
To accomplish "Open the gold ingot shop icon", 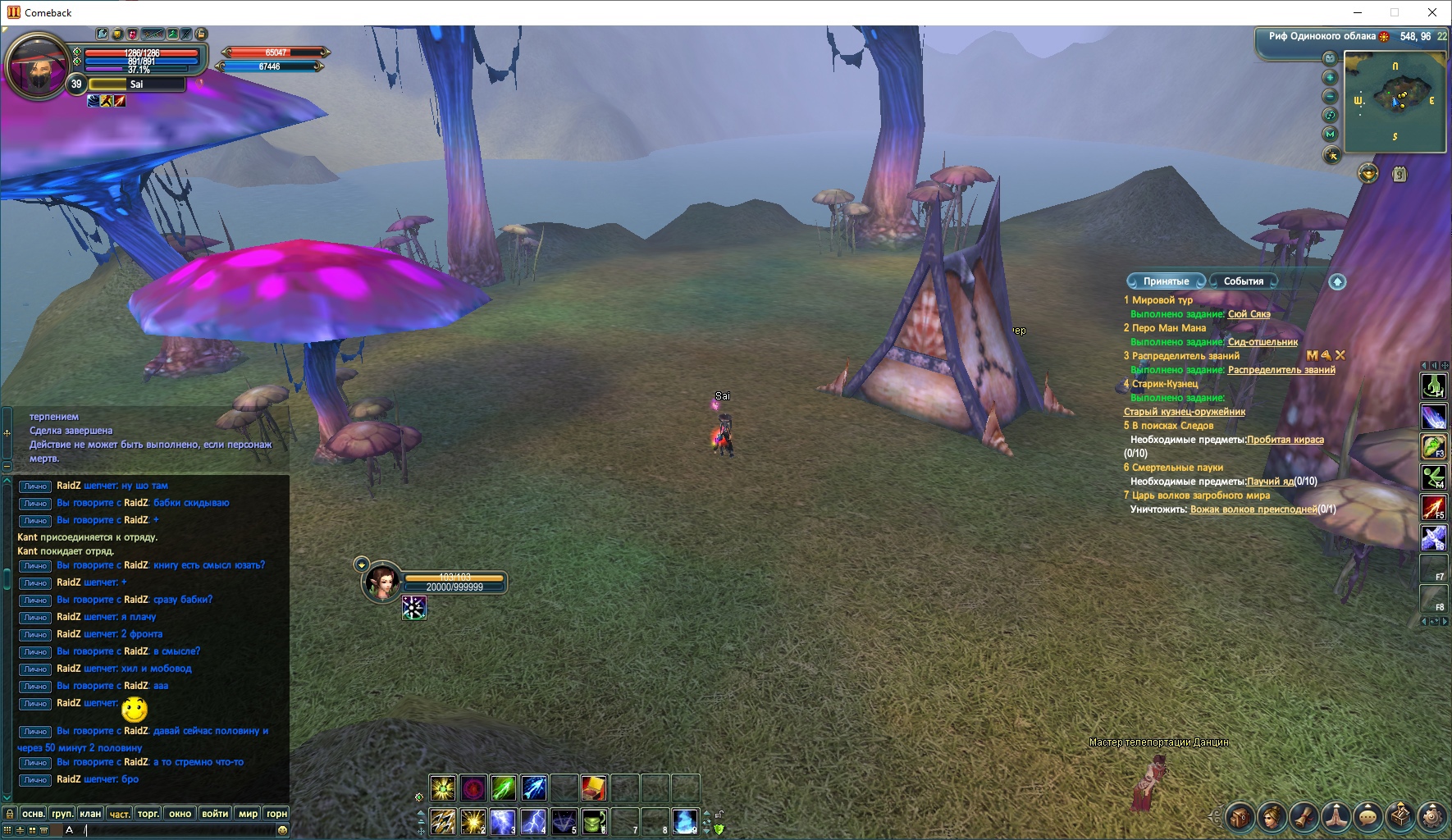I will pyautogui.click(x=1368, y=174).
